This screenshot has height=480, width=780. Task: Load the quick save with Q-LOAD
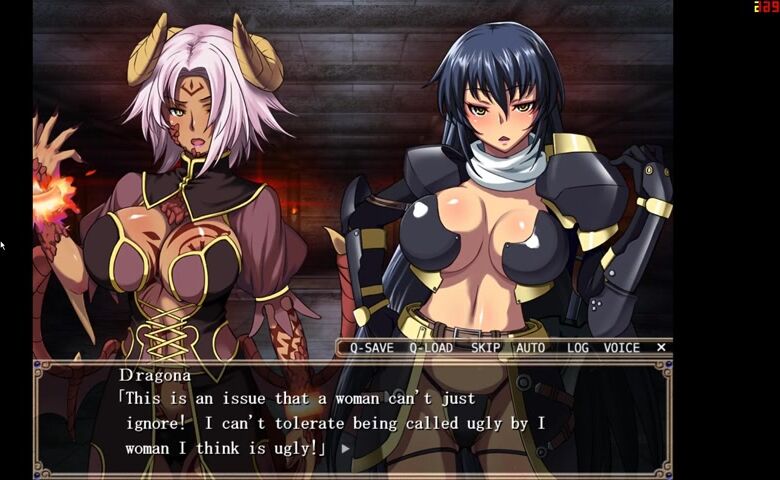point(431,348)
